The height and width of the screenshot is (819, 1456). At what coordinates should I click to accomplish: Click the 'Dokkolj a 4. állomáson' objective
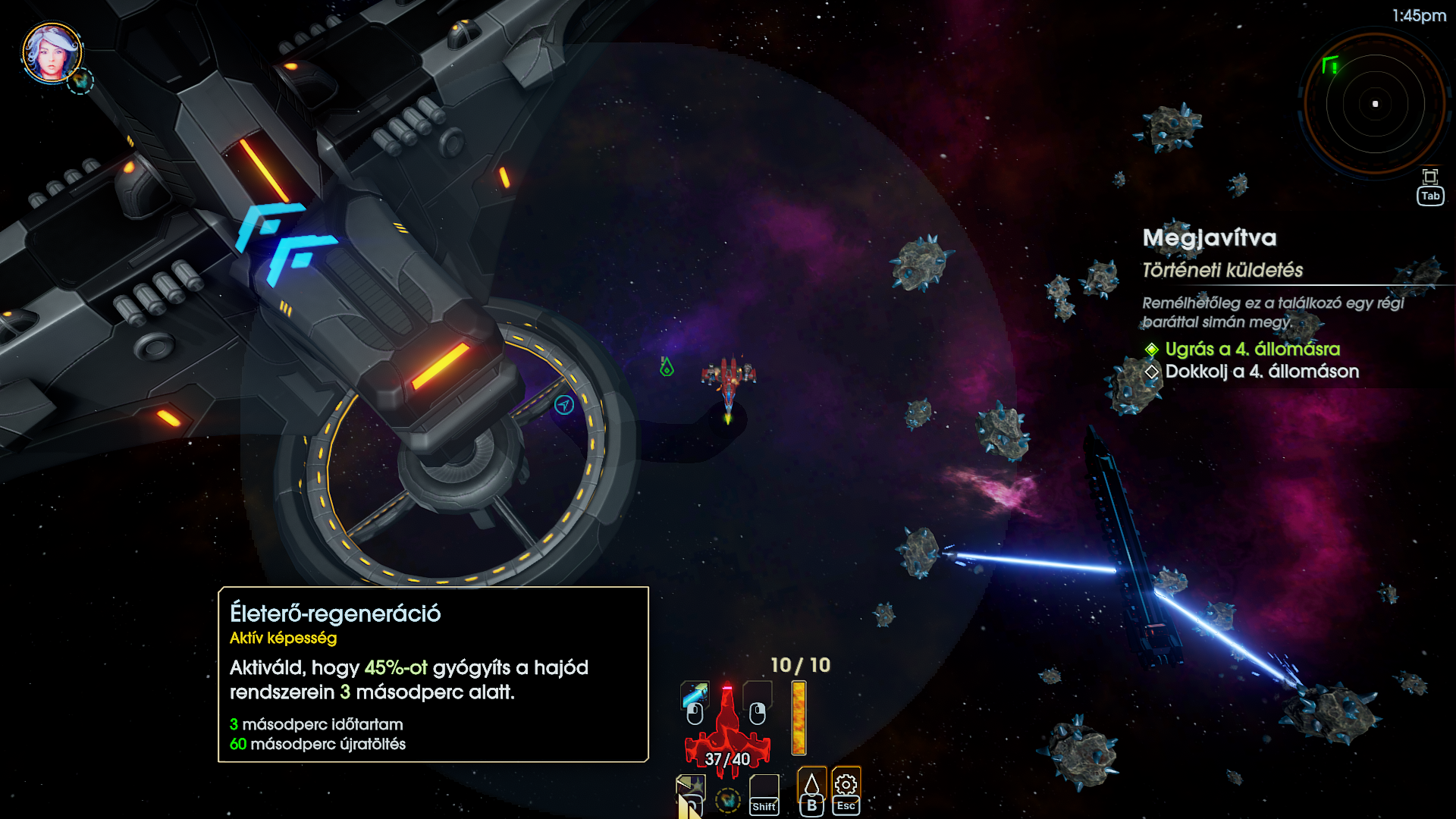pos(1261,372)
